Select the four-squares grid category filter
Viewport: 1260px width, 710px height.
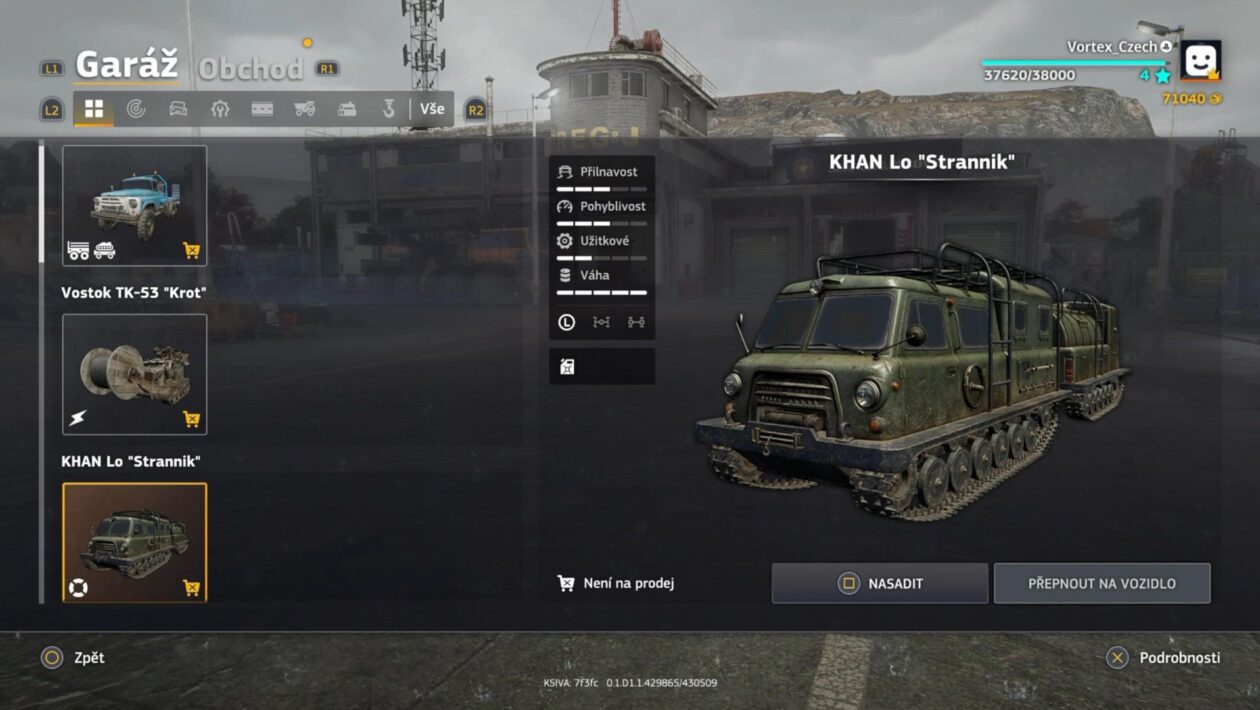[x=94, y=109]
